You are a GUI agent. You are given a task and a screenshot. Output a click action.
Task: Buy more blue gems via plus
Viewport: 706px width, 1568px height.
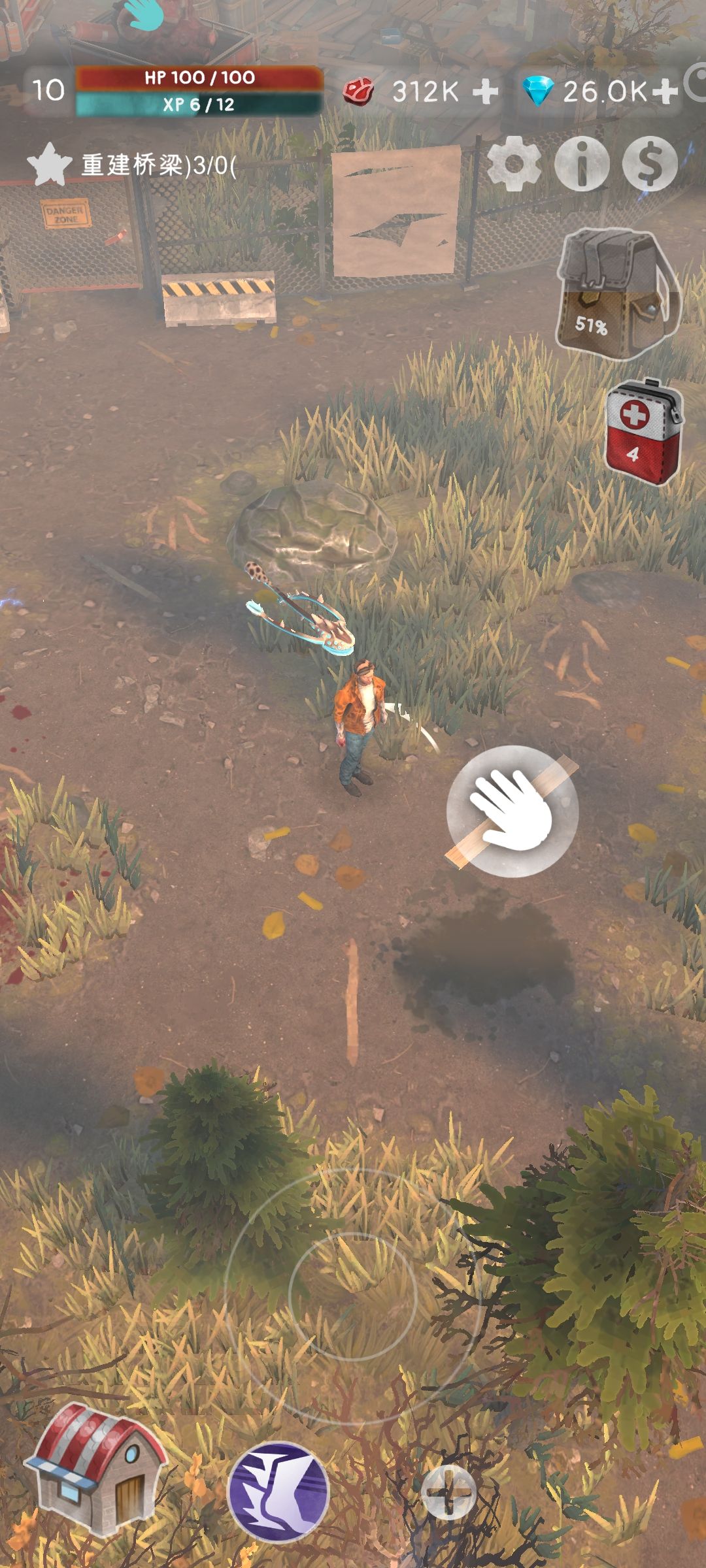[664, 91]
